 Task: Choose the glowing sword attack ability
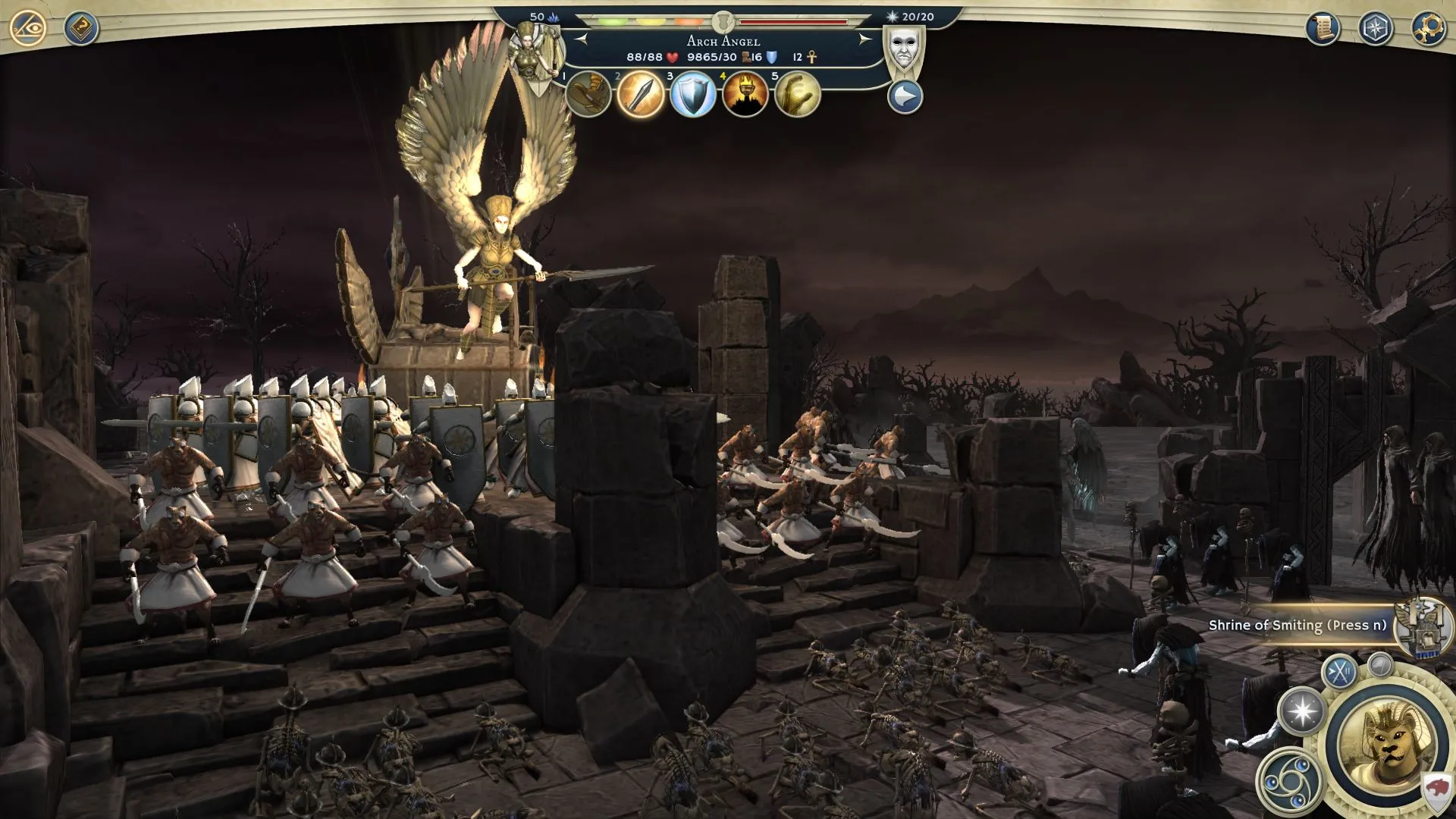pyautogui.click(x=641, y=95)
